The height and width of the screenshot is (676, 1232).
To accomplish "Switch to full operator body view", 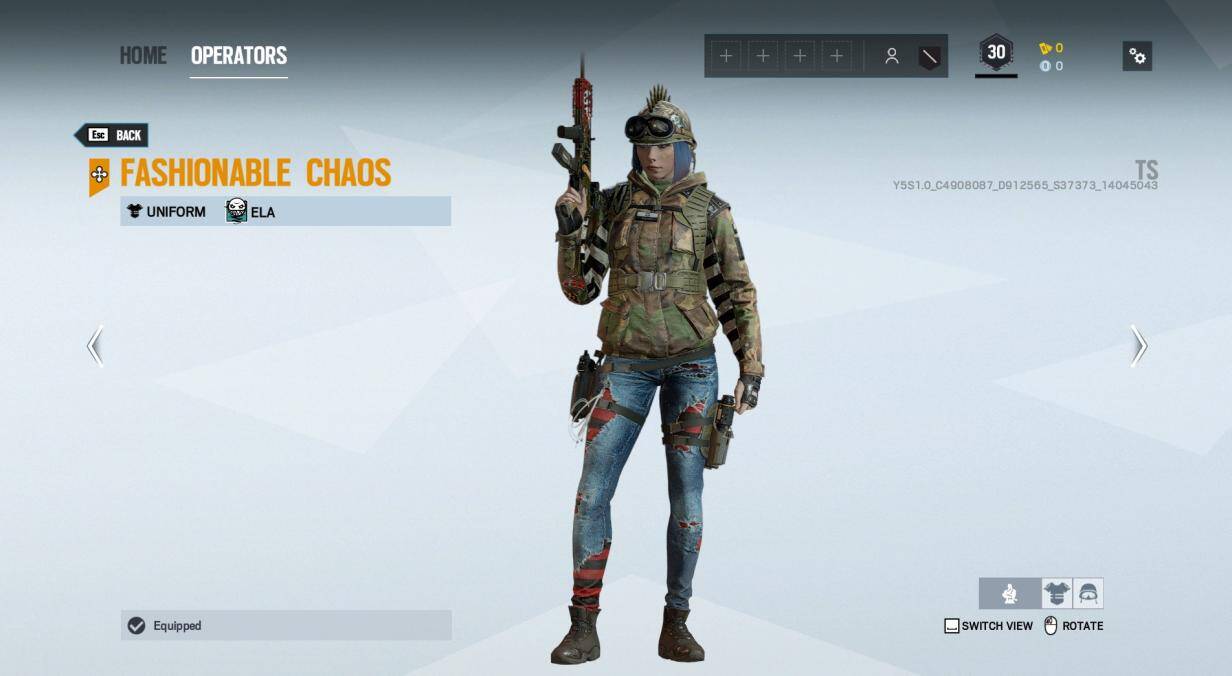I will point(1010,594).
